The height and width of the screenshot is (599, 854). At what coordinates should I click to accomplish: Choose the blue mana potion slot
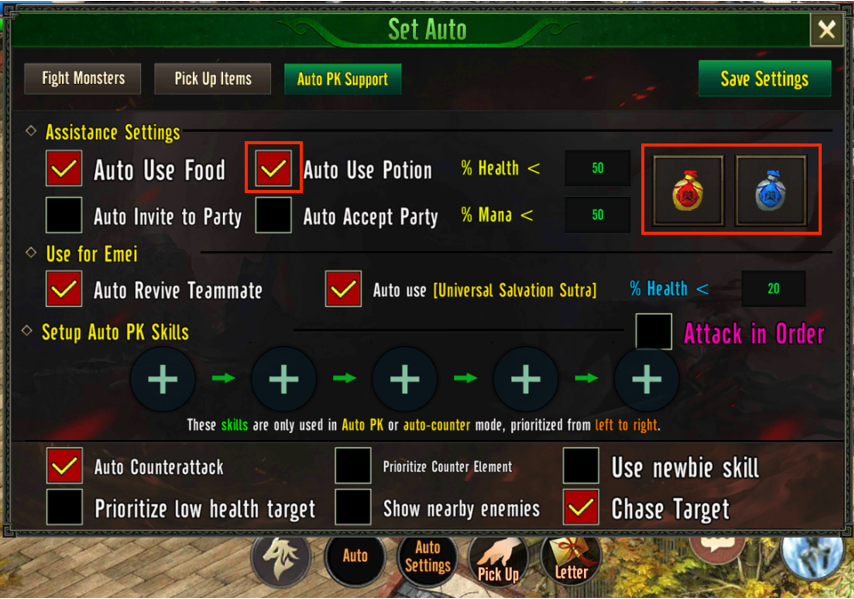point(771,190)
